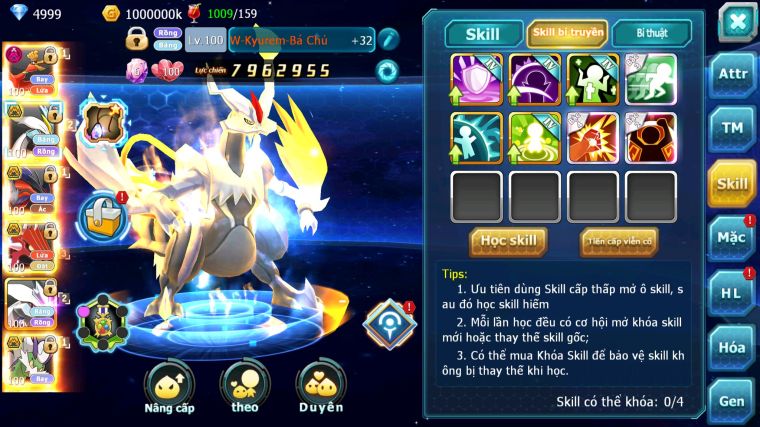Tap the Học skill button
760x427 pixels.
pos(508,240)
